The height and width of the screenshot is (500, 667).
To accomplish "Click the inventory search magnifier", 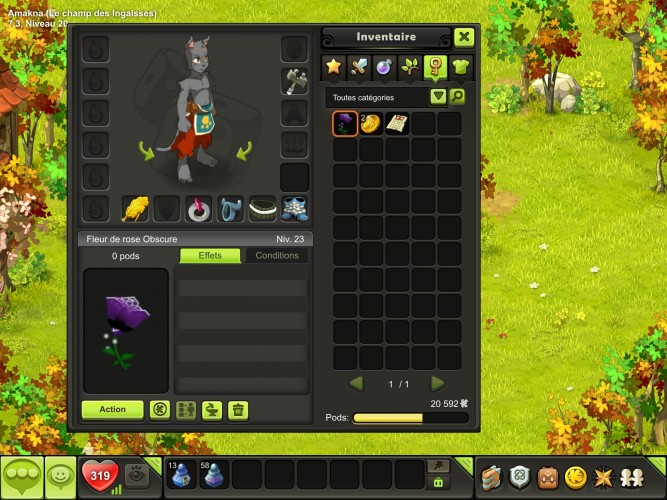I will click(457, 97).
